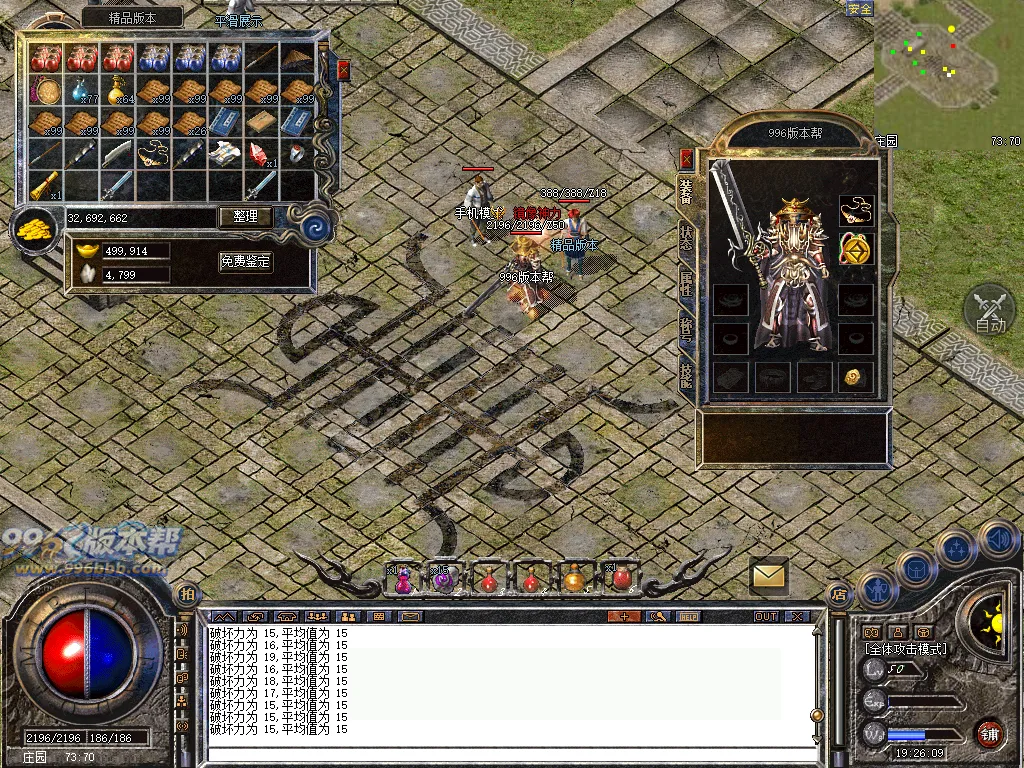Screen dimensions: 1024x768
Task: Select the straw hat in the bag
Action: click(297, 58)
